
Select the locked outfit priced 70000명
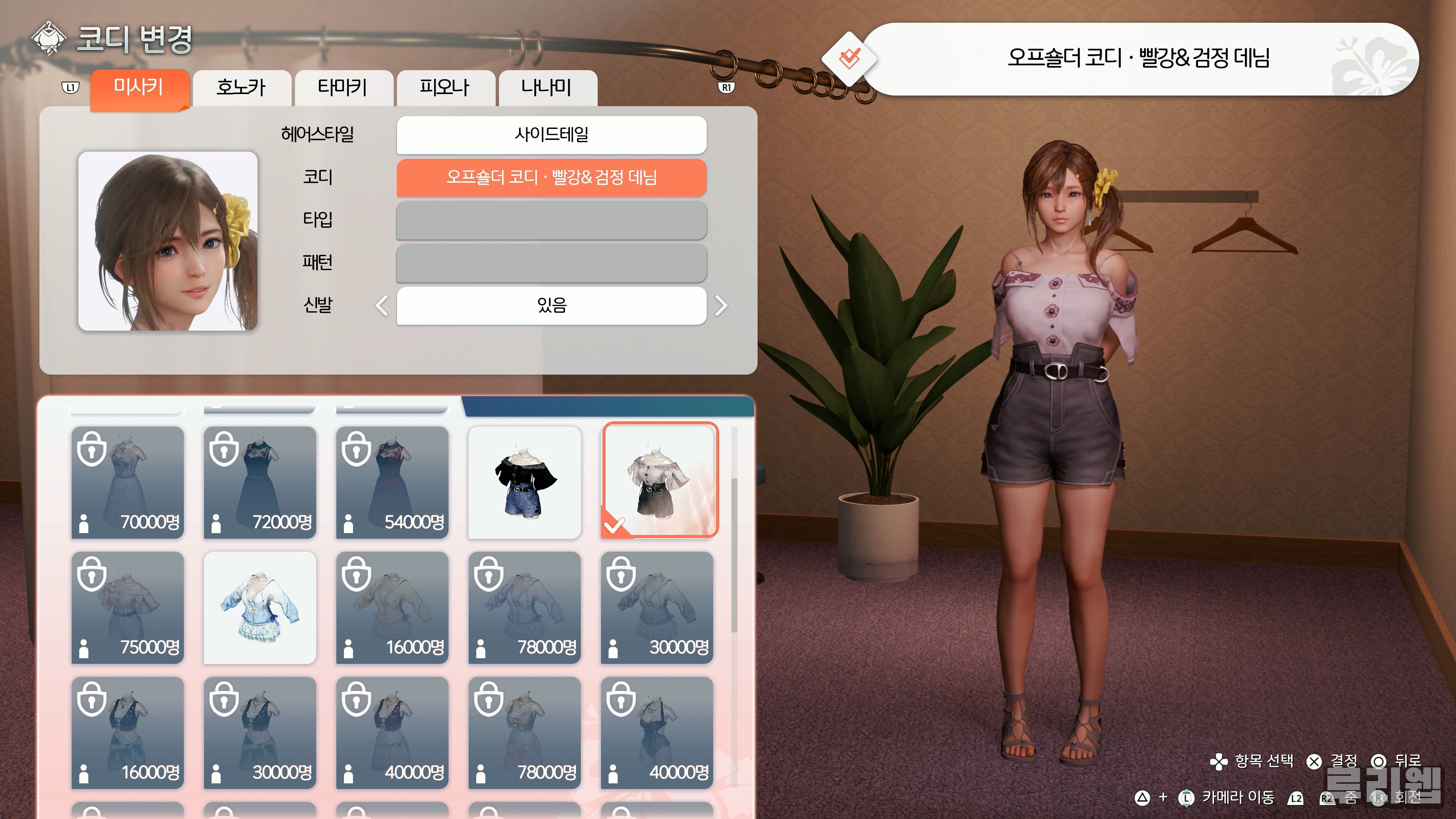click(128, 482)
